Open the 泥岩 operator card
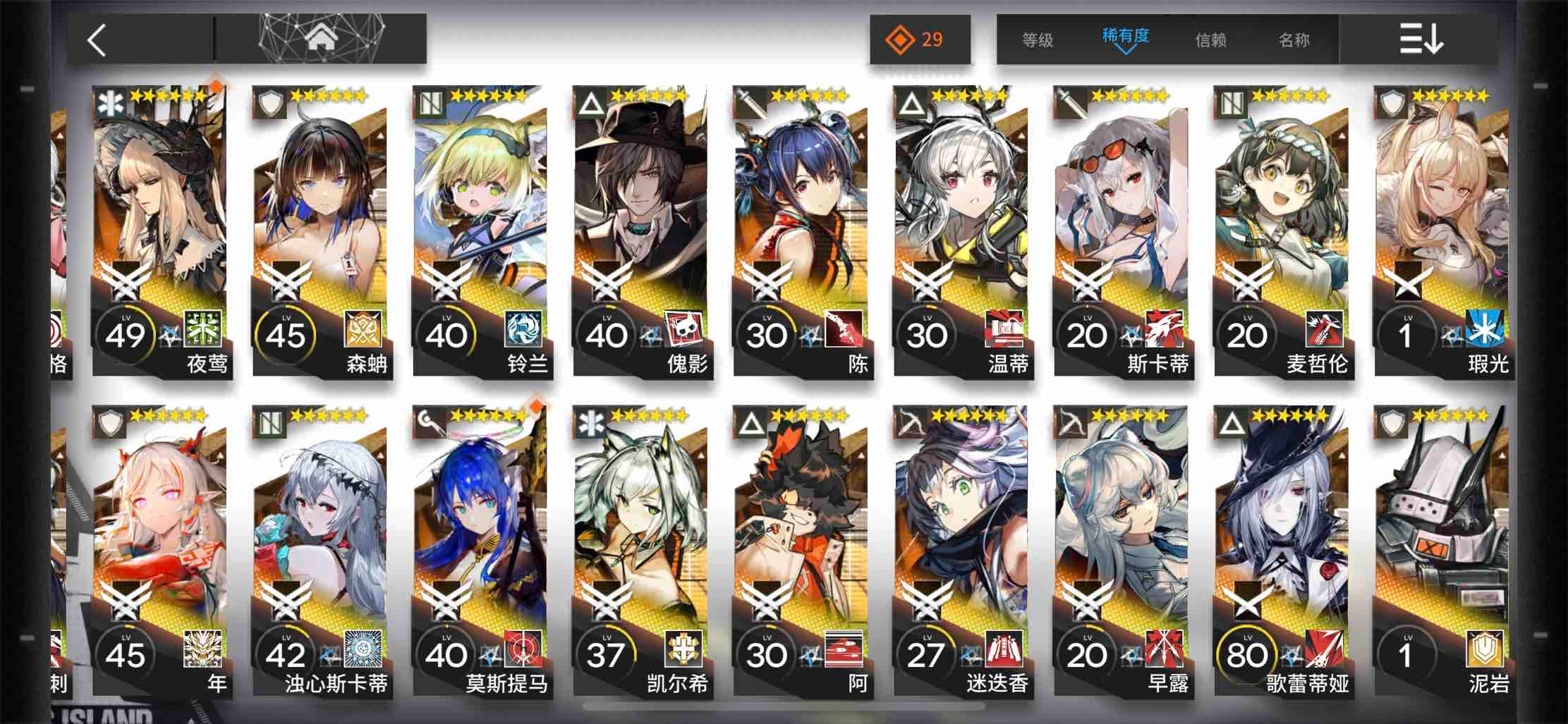This screenshot has height=724, width=1568. point(1441,550)
